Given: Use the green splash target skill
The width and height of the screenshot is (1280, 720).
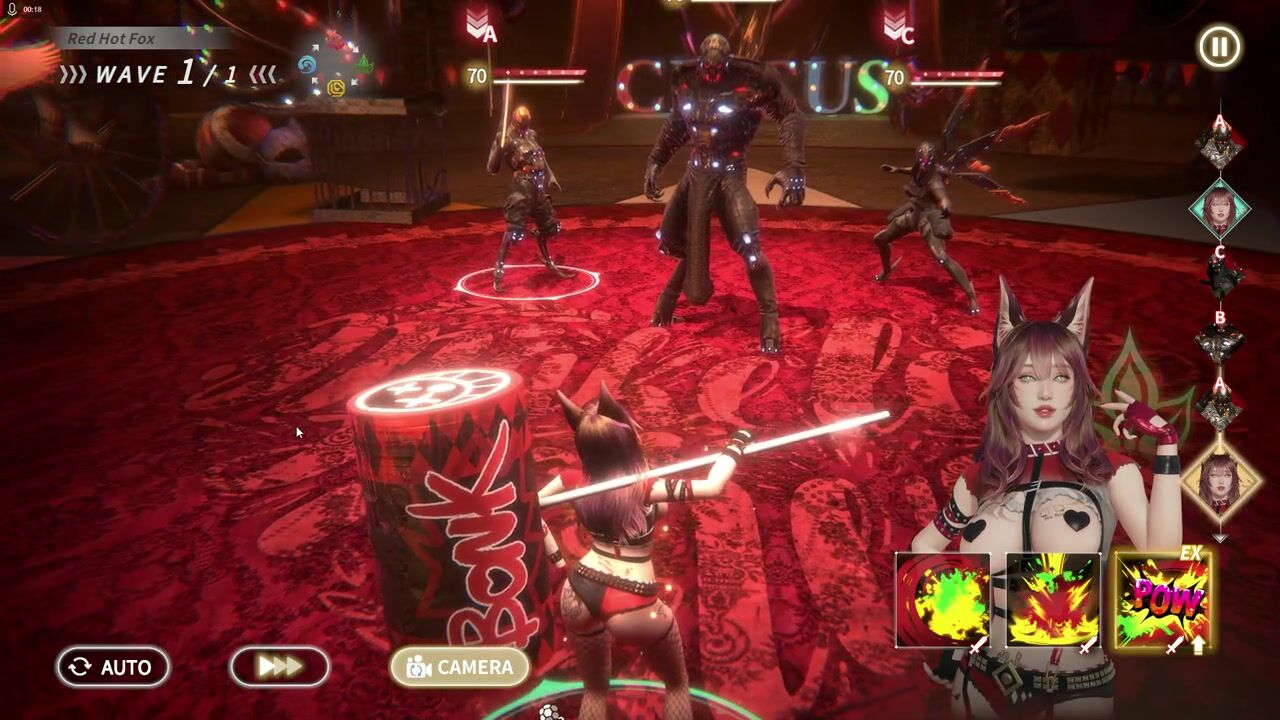Looking at the screenshot, I should 942,600.
